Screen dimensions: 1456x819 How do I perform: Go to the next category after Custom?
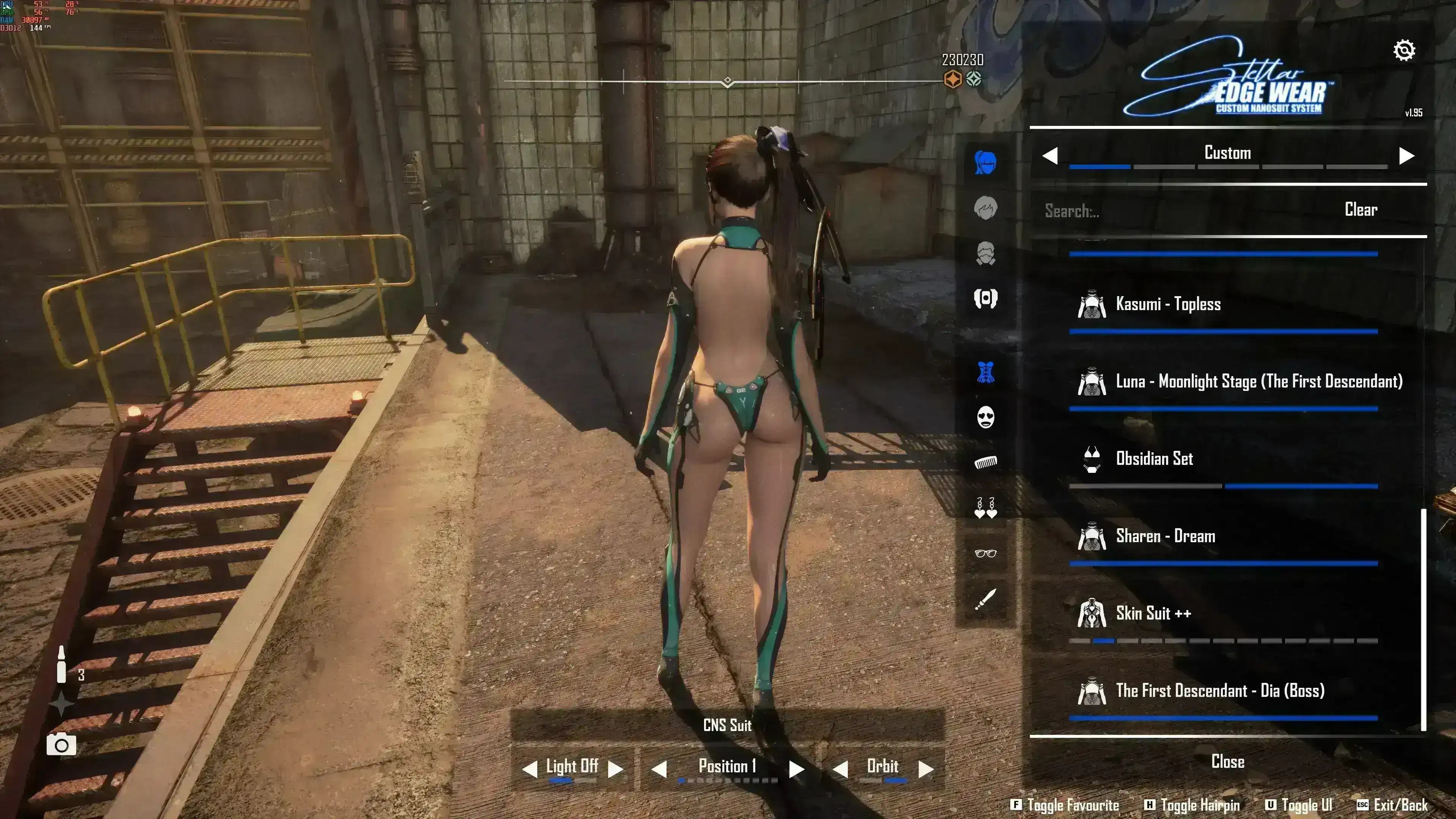tap(1406, 155)
